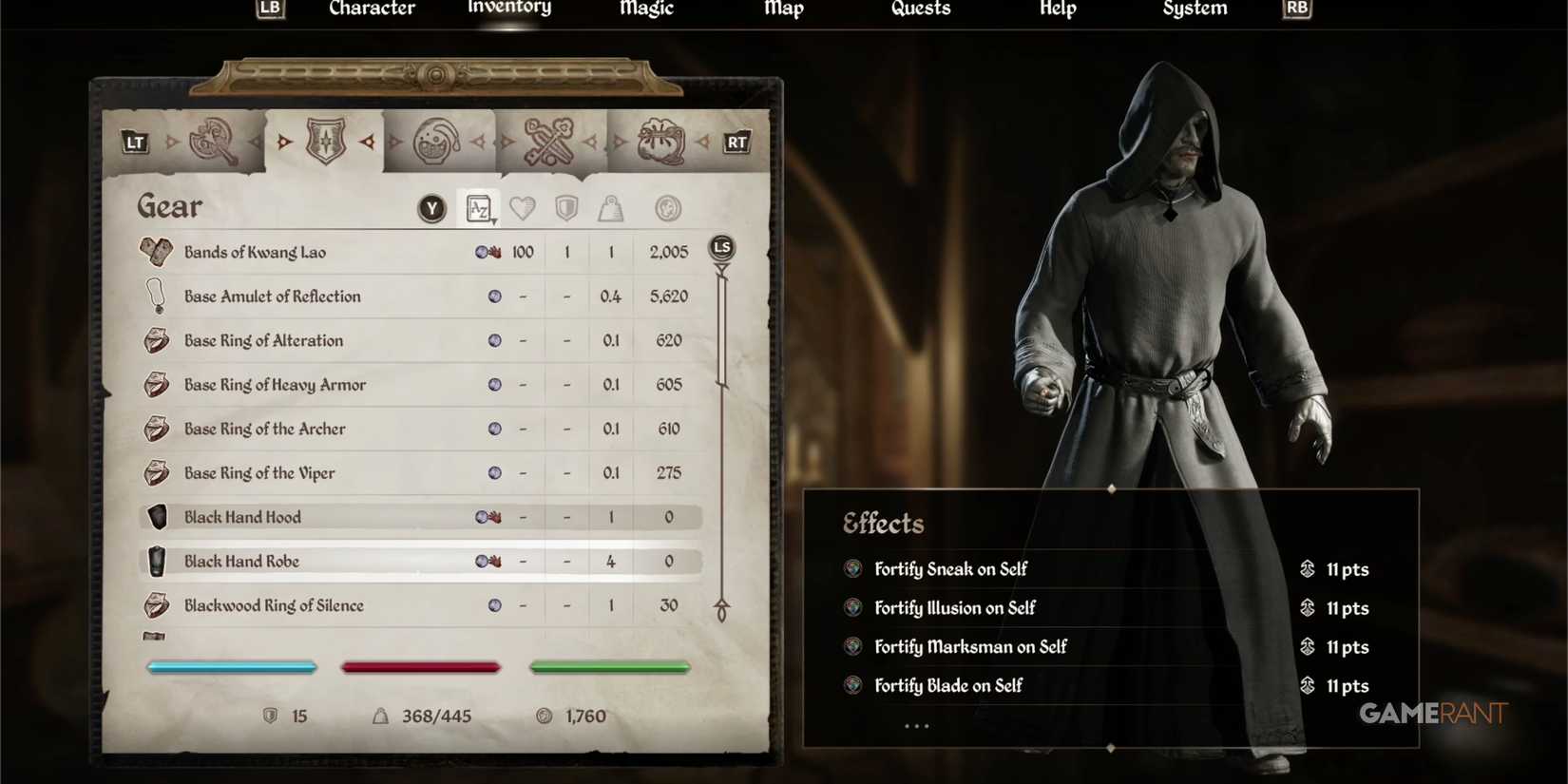The height and width of the screenshot is (784, 1568).
Task: Open the Magic menu
Action: tap(645, 10)
